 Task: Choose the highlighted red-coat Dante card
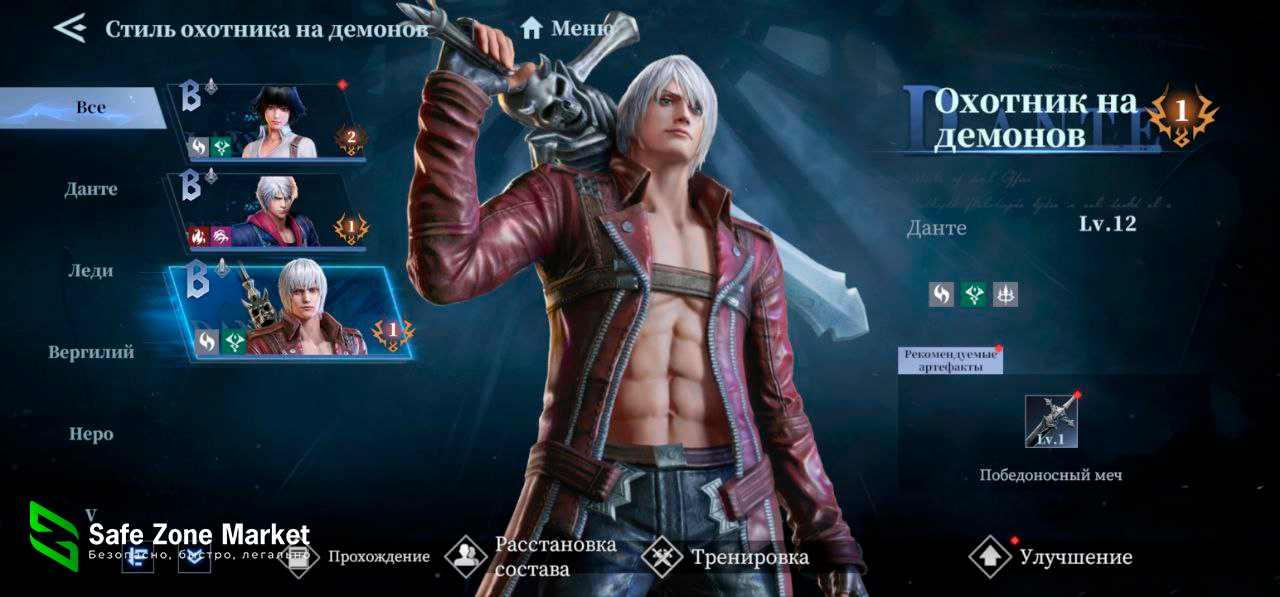tap(290, 310)
